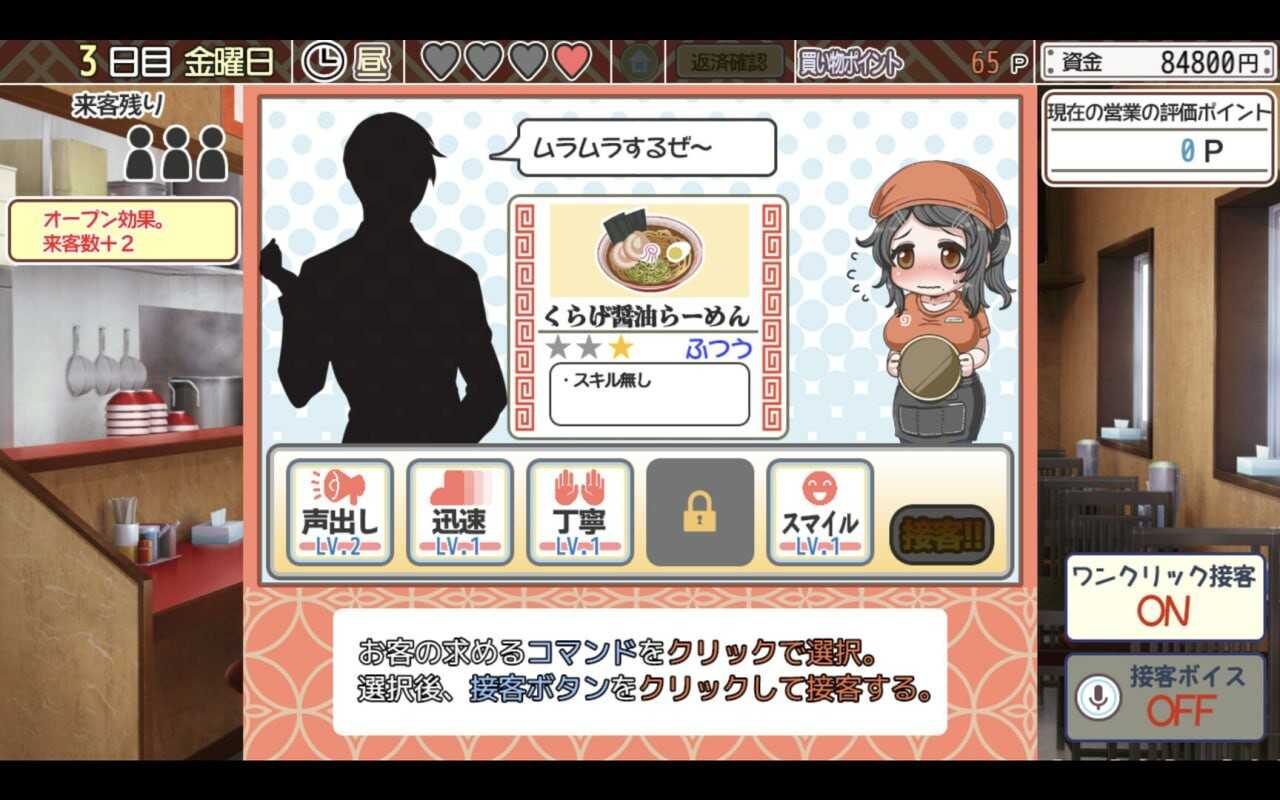Click the padlock on the locked command slot
Screen dimensions: 1280x800
[701, 510]
